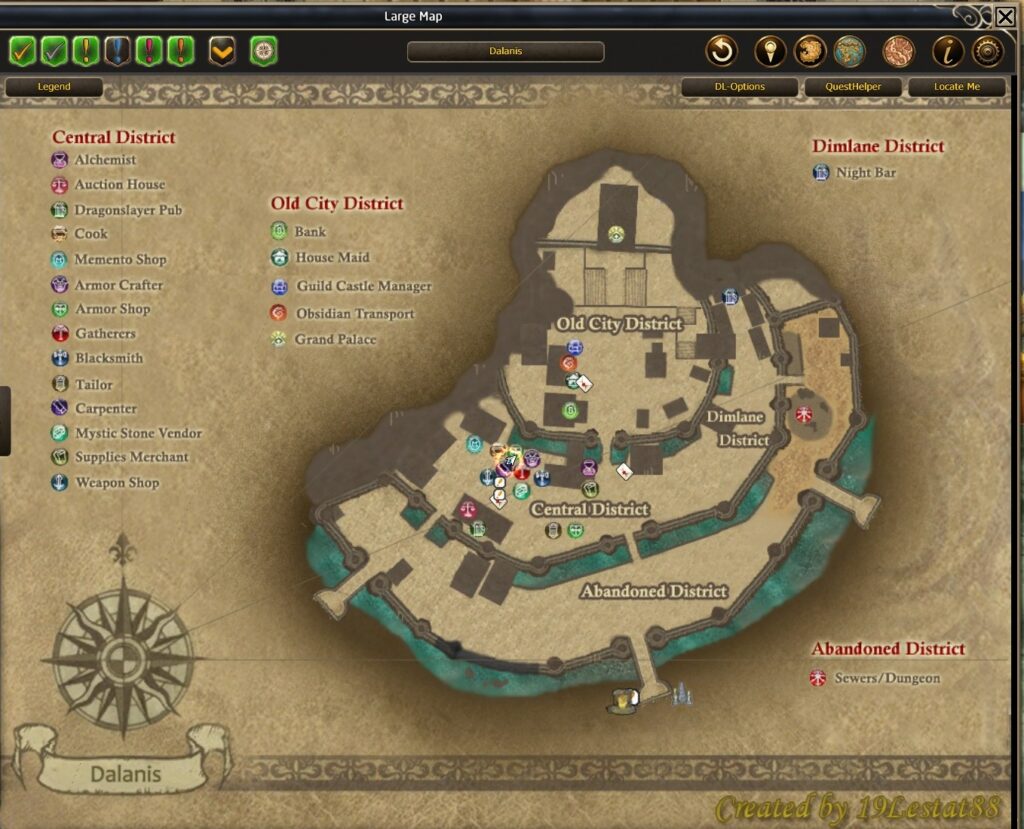The image size is (1024, 829).
Task: Toggle the red exclamation mark filter
Action: (149, 50)
